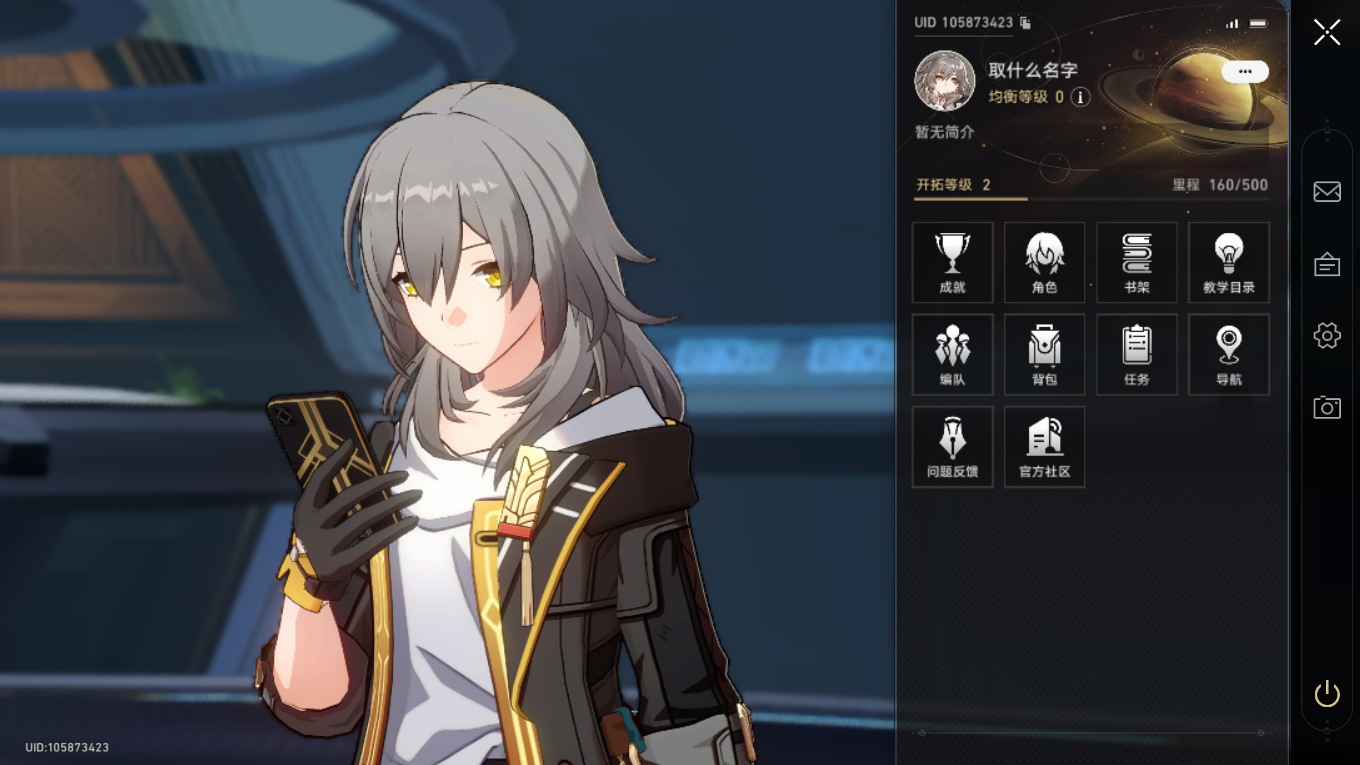The width and height of the screenshot is (1360, 765).
Task: Open the mail envelope icon
Action: [1327, 191]
